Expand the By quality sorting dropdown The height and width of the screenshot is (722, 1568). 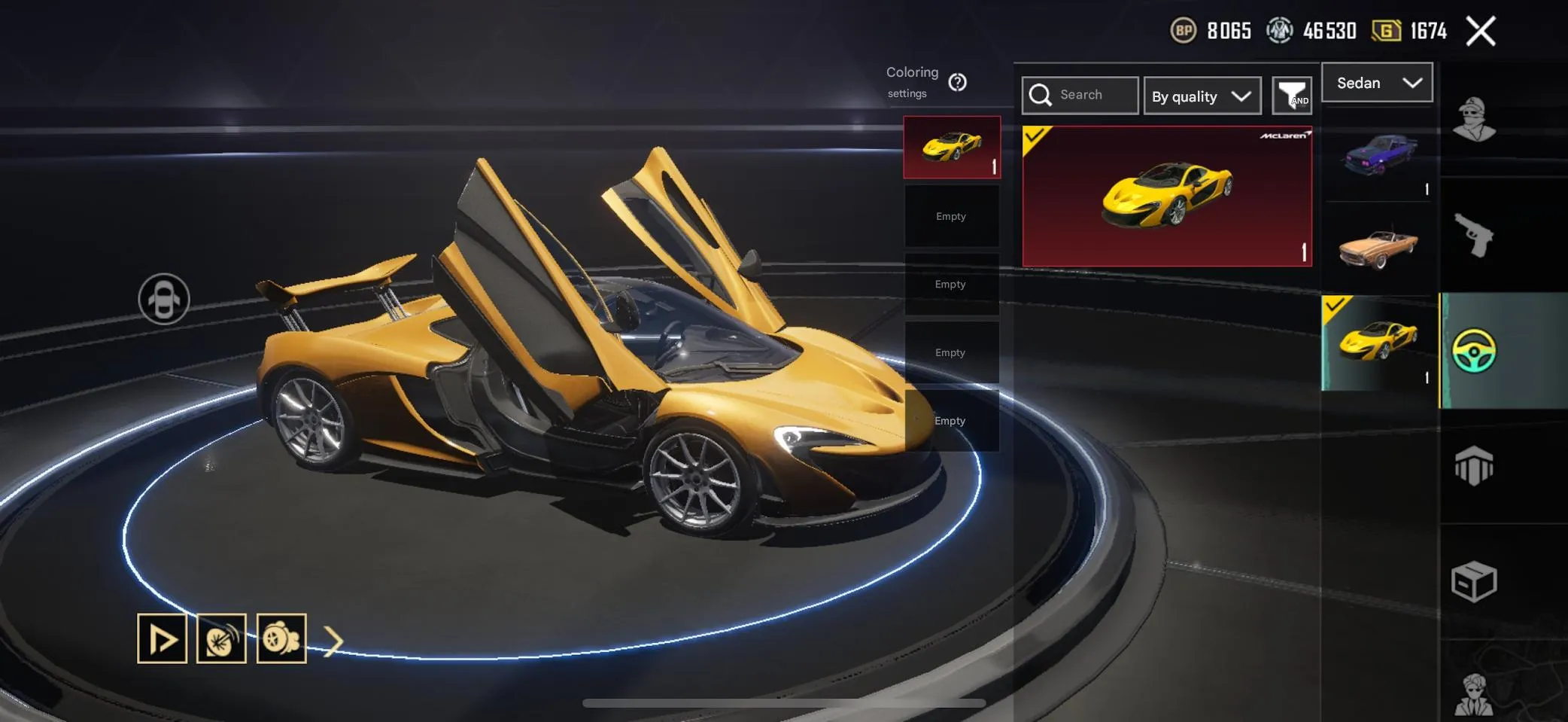(1202, 96)
